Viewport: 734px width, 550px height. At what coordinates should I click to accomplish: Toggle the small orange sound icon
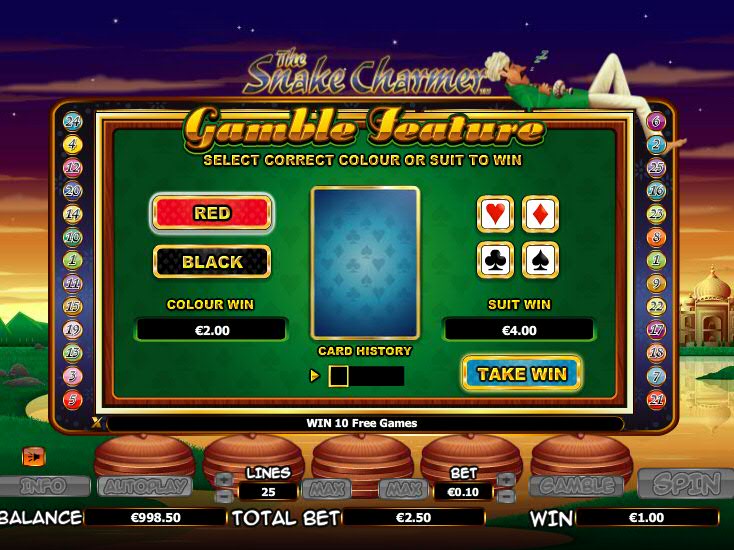(x=33, y=456)
